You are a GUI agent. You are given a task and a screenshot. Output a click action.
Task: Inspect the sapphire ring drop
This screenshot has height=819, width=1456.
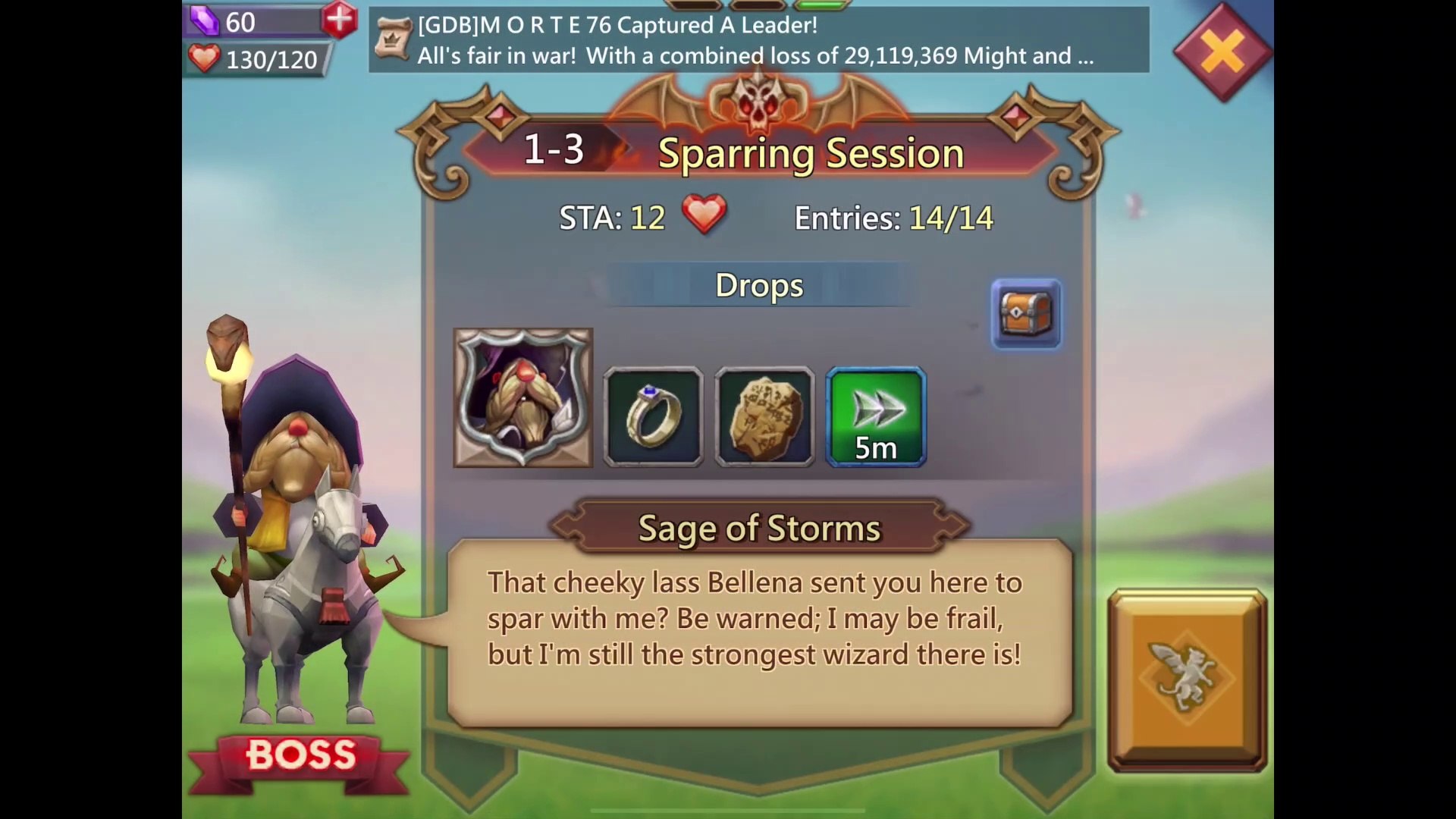[653, 416]
